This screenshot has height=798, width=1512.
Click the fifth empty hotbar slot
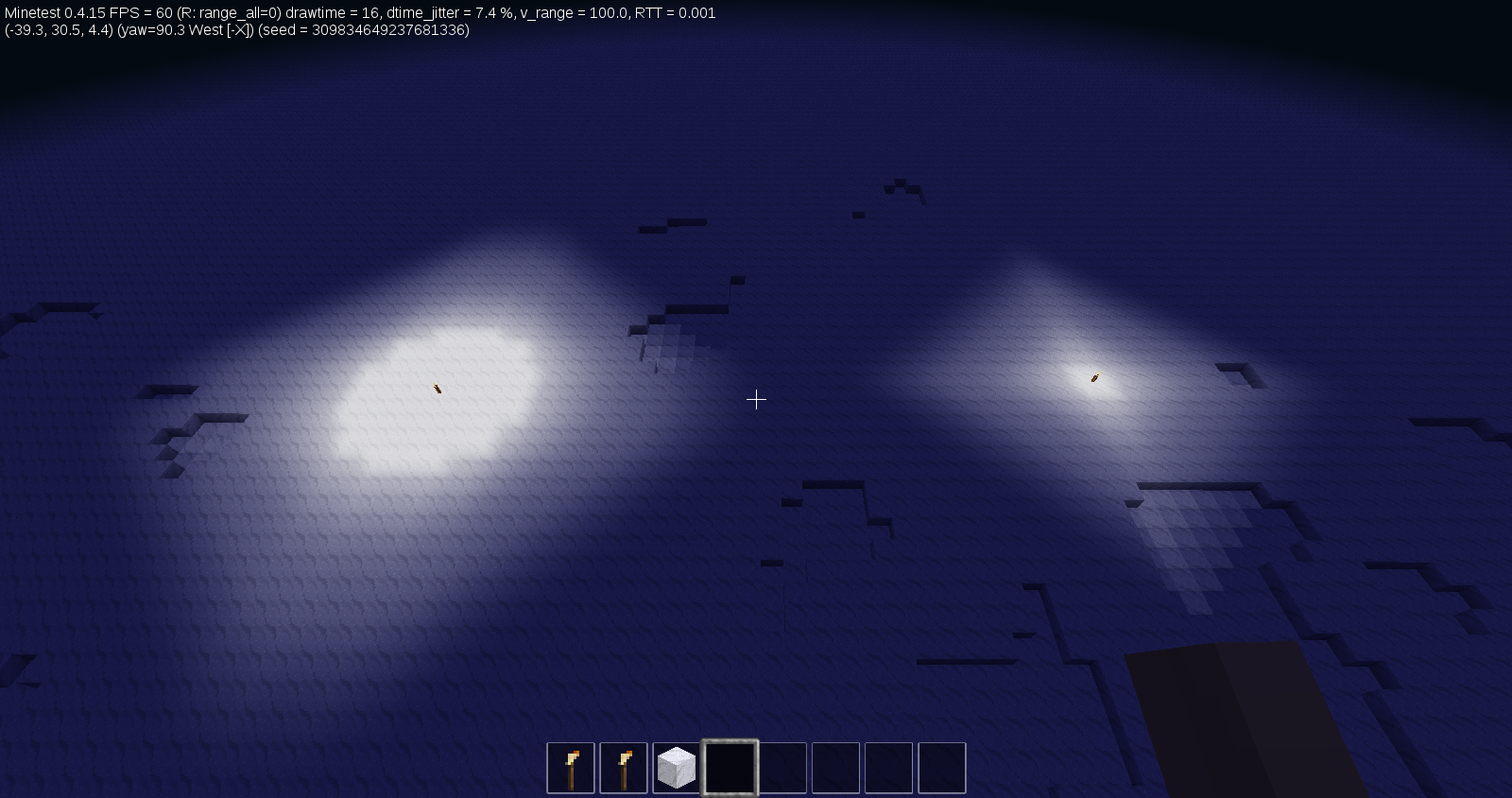(x=782, y=768)
